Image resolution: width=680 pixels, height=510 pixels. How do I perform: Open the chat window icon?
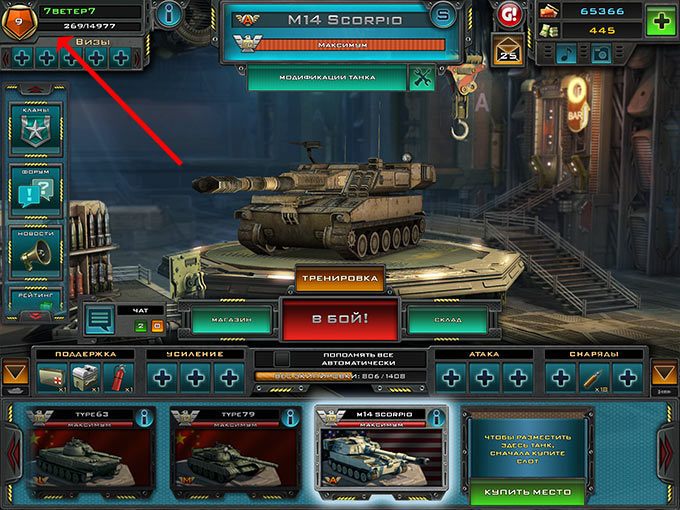click(99, 320)
